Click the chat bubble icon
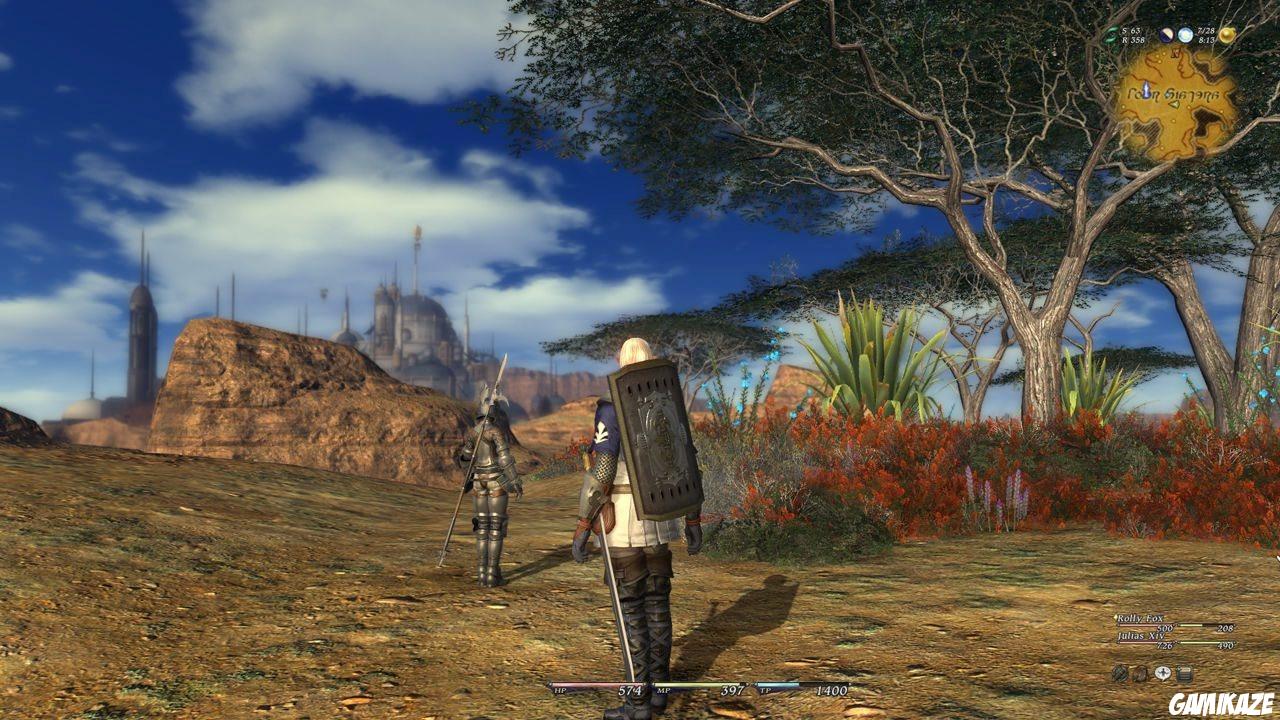 1163,672
